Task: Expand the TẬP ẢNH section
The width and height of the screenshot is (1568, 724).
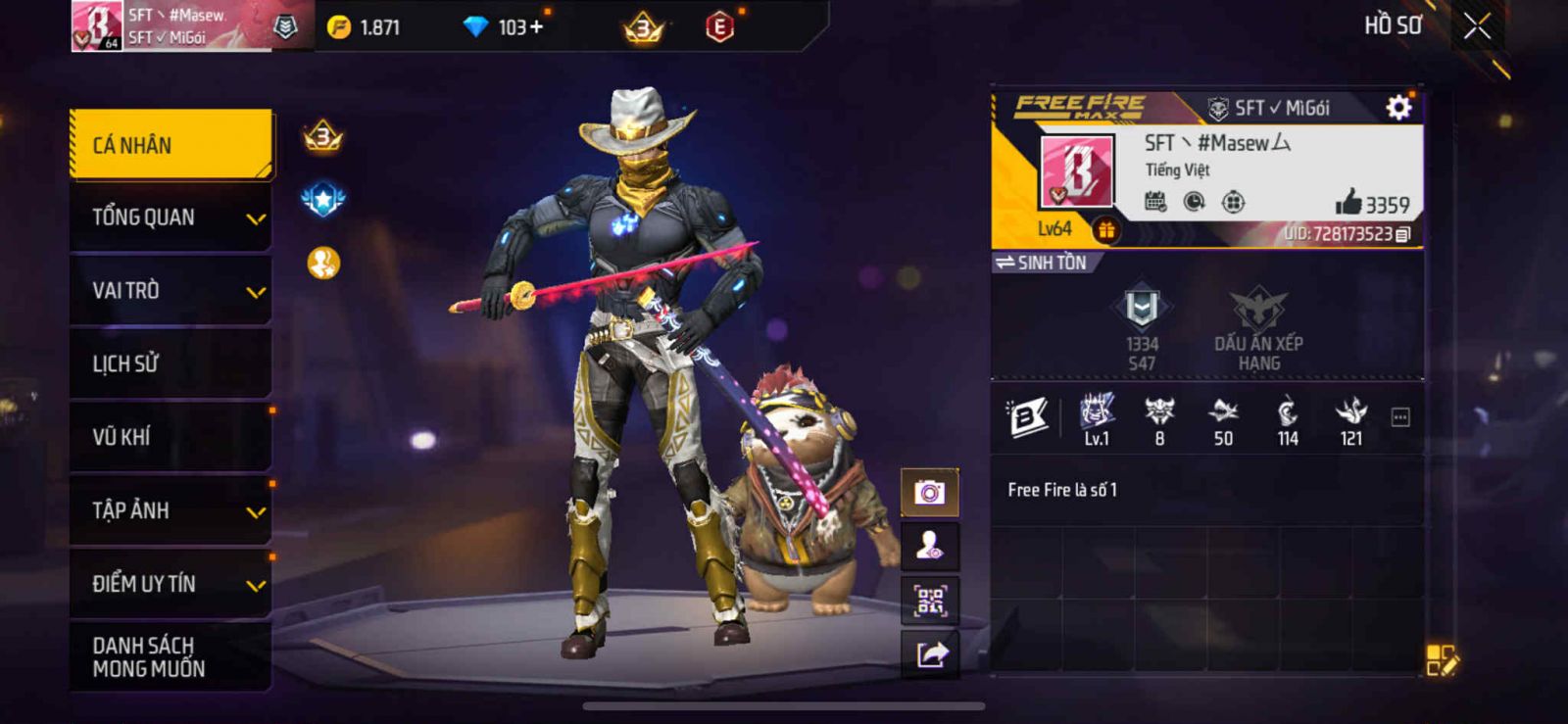Action: pyautogui.click(x=171, y=510)
